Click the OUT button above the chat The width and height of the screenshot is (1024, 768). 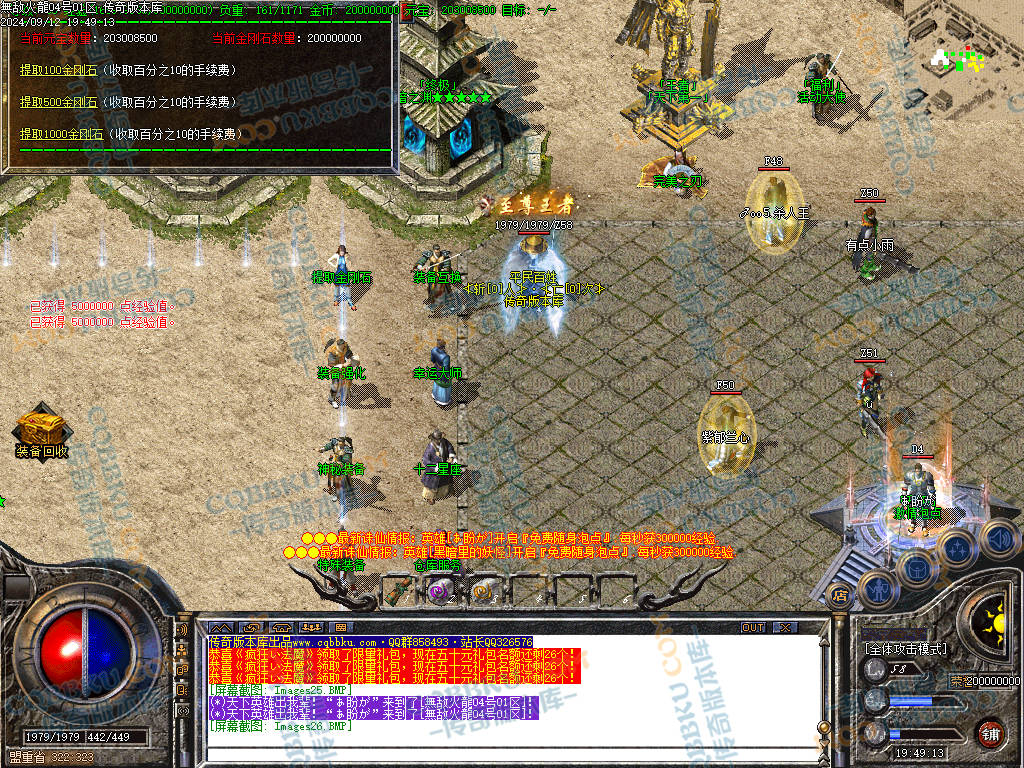[x=753, y=627]
